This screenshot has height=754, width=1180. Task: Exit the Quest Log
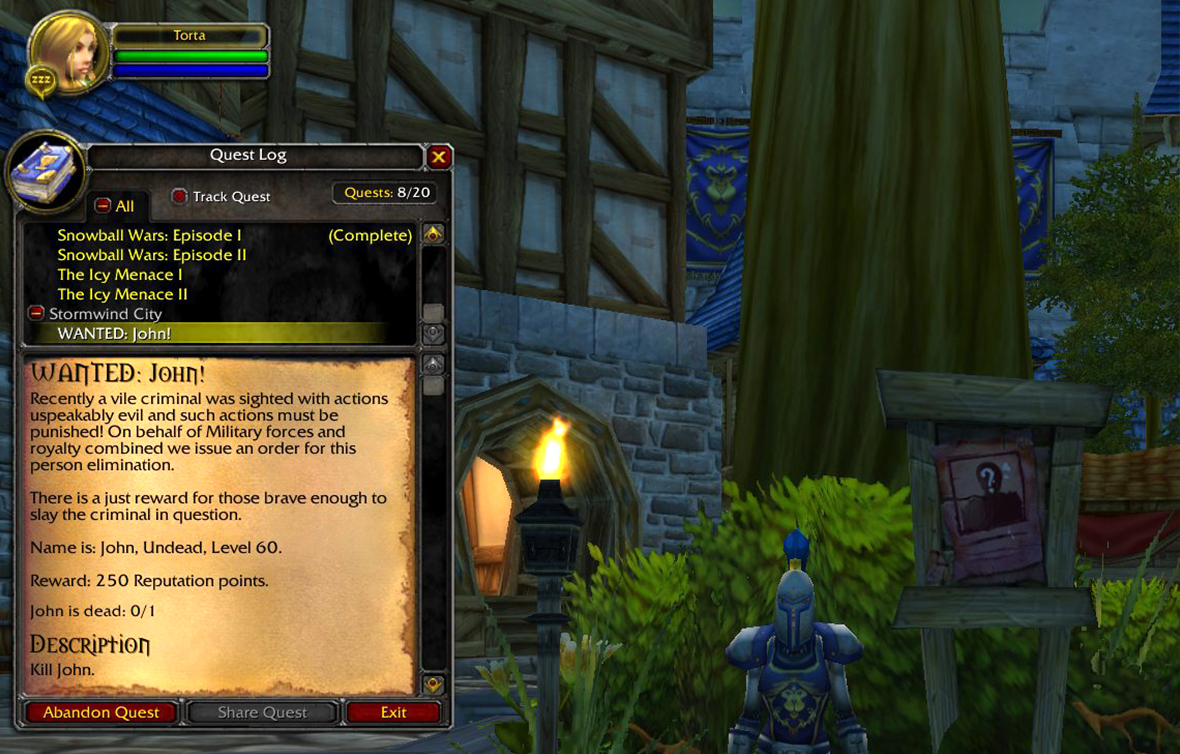[393, 713]
